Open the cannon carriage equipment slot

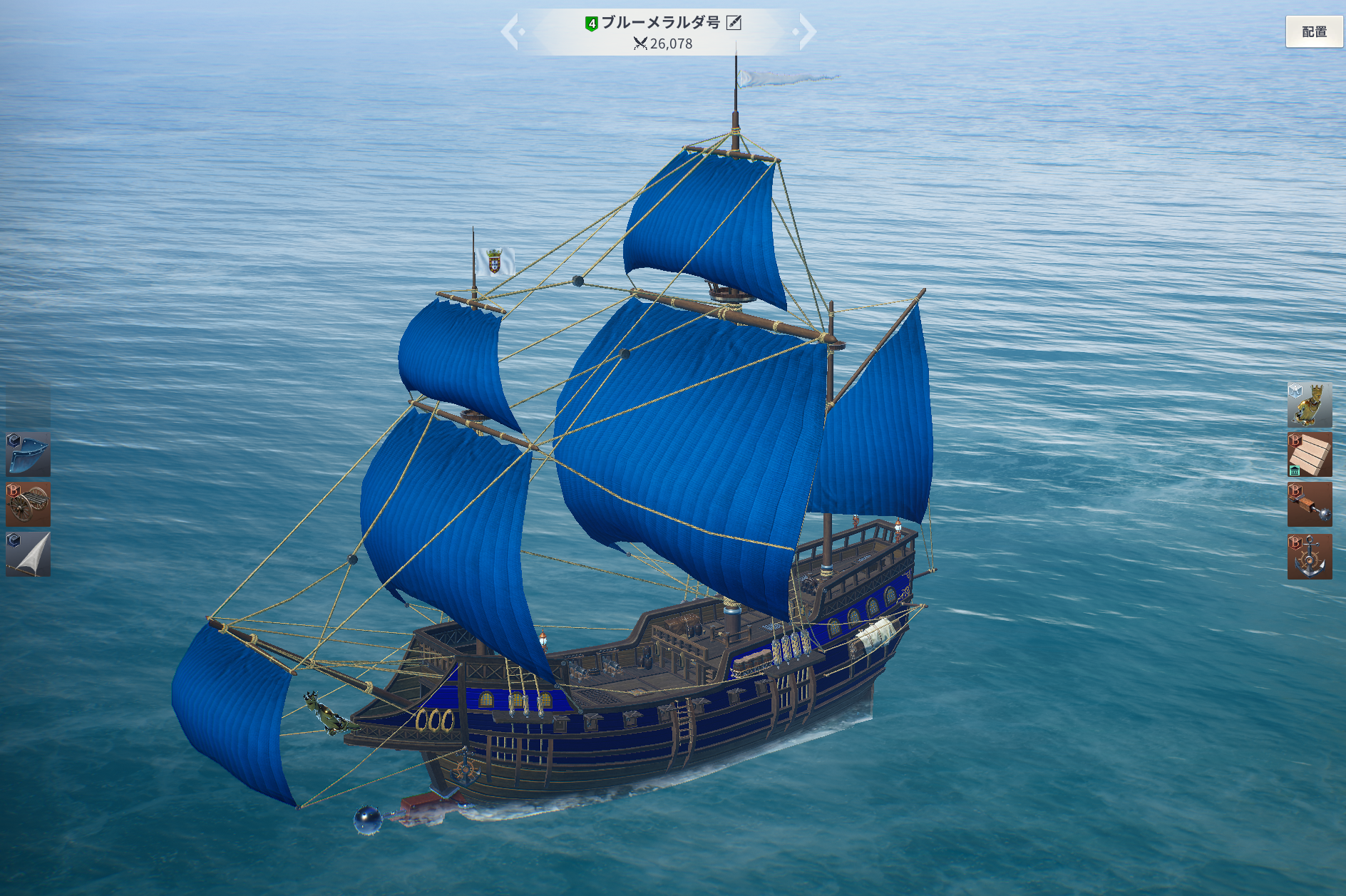point(28,504)
